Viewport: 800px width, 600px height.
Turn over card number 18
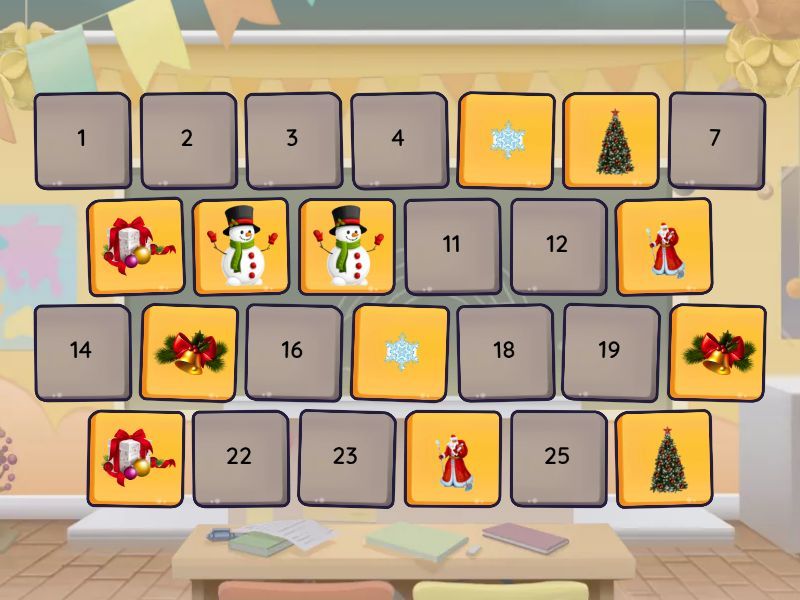(x=505, y=352)
